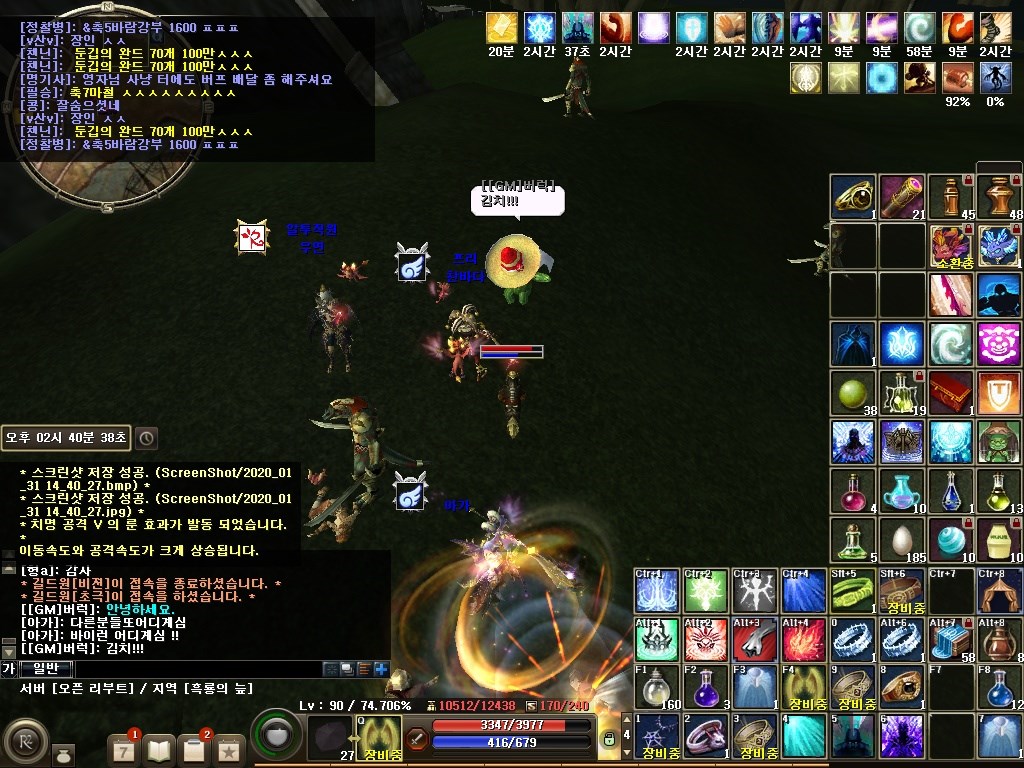Click the clock button beside the time
Viewport: 1024px width, 768px height.
point(146,438)
